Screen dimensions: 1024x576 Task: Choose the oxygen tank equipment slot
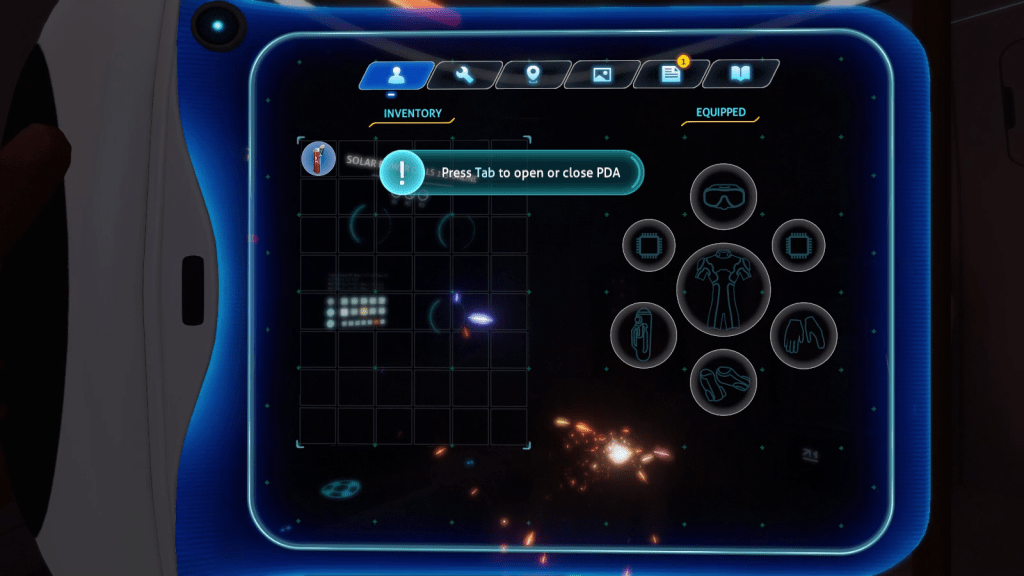[643, 335]
